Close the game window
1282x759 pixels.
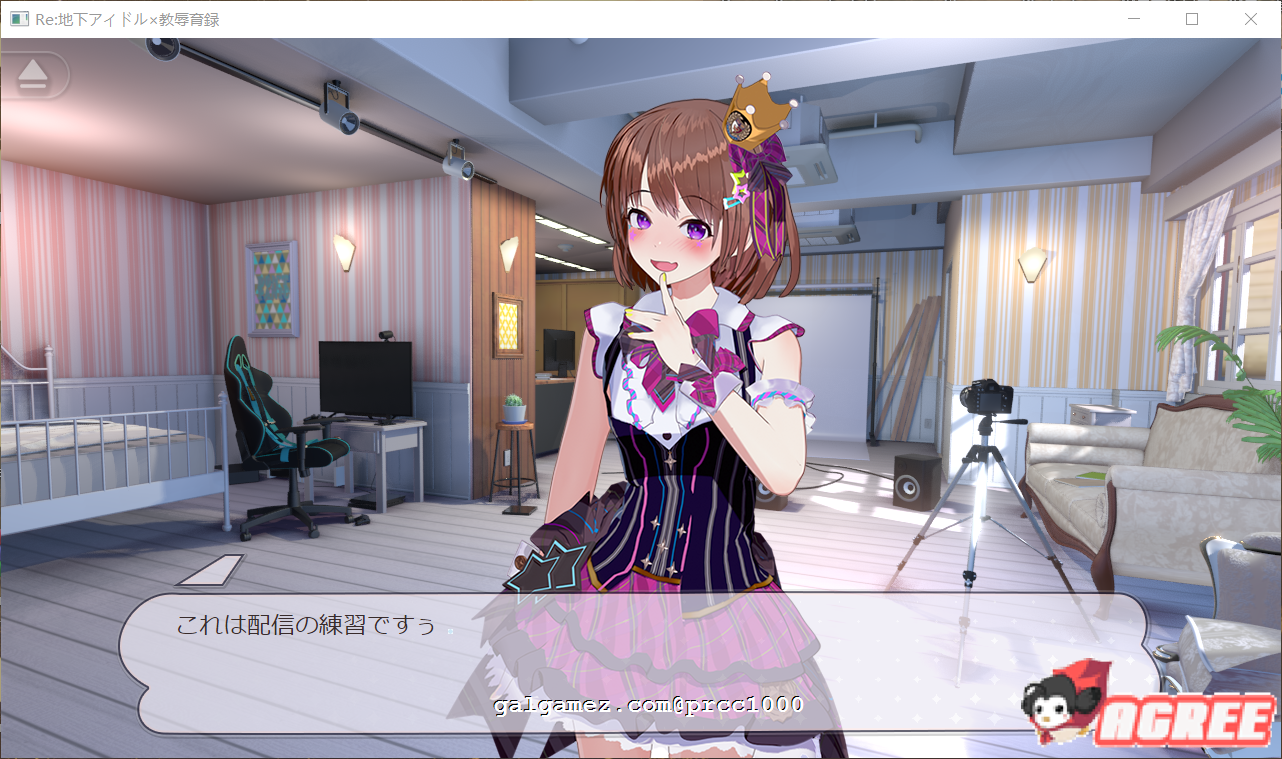tap(1250, 19)
